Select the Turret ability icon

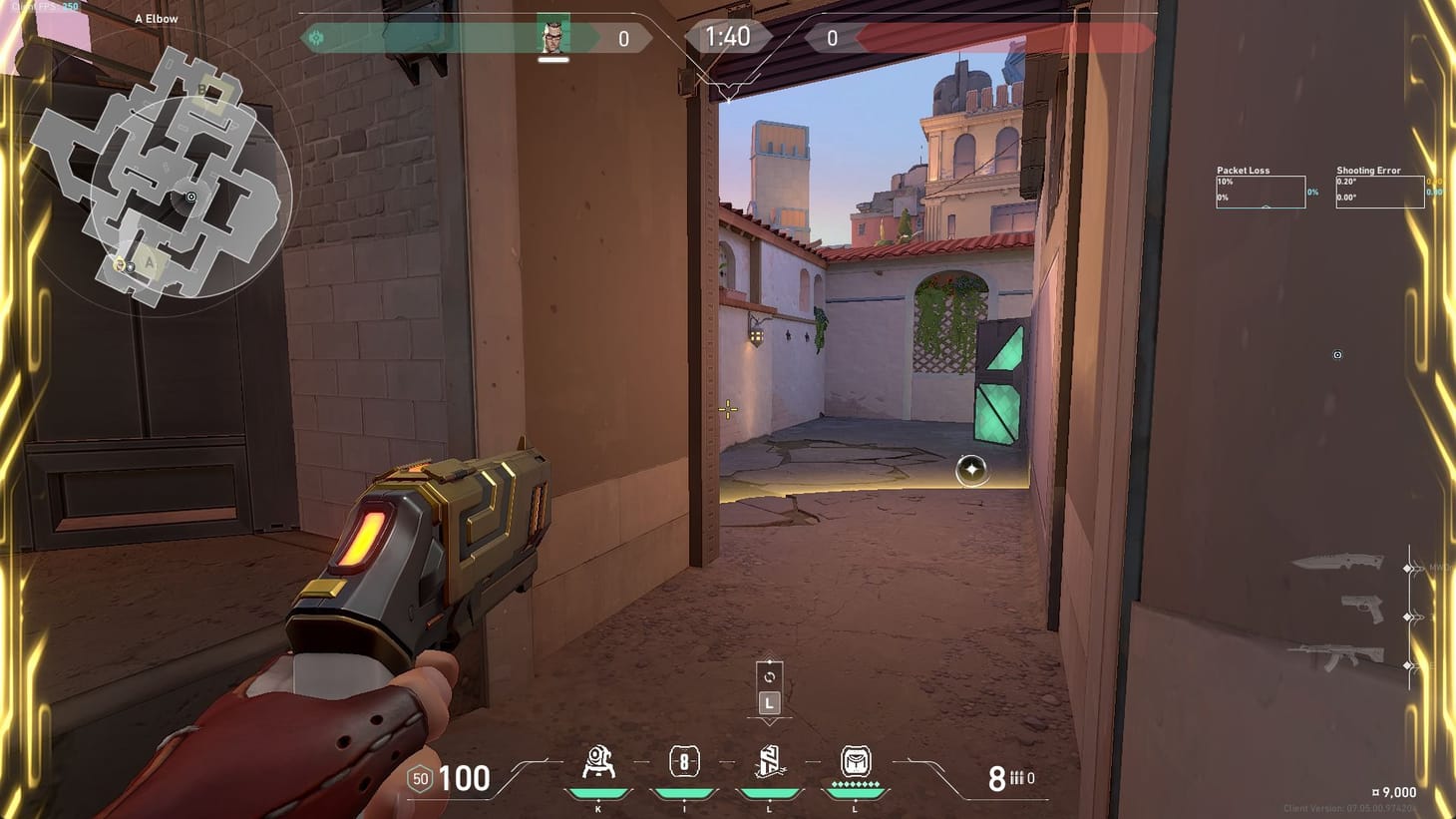coord(597,763)
